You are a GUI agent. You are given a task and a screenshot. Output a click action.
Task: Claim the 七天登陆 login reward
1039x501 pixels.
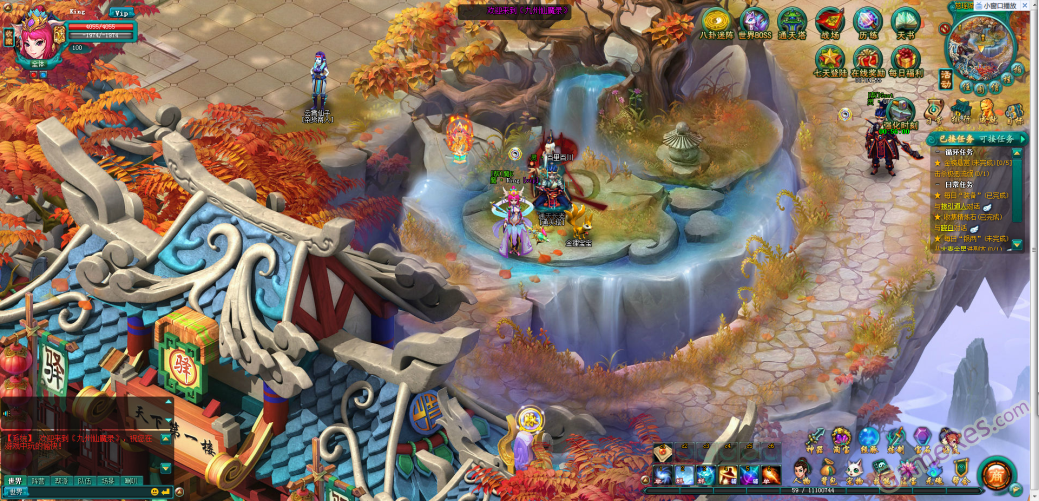829,59
